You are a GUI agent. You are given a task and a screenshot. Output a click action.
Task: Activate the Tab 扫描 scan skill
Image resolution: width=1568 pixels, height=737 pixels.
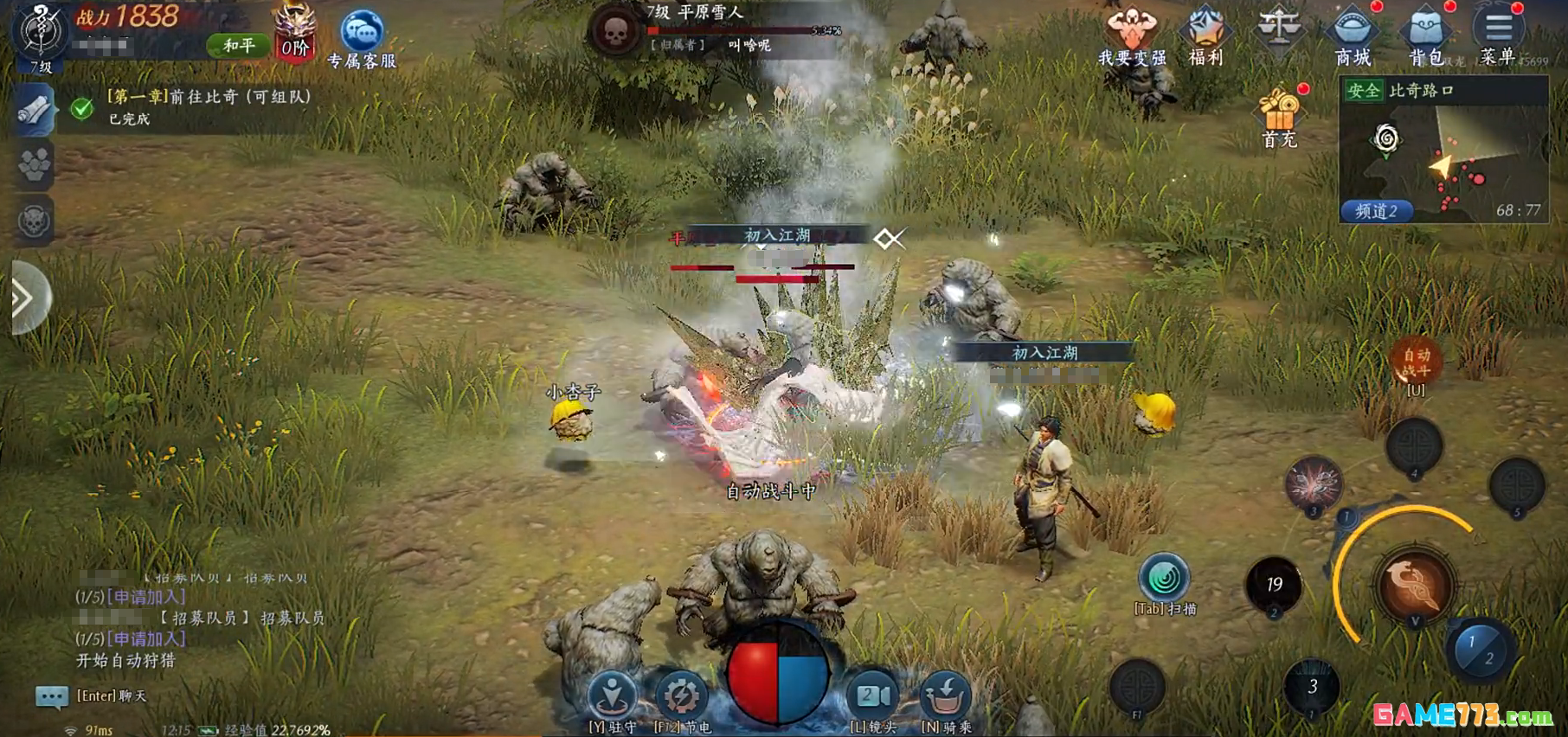pos(1164,580)
